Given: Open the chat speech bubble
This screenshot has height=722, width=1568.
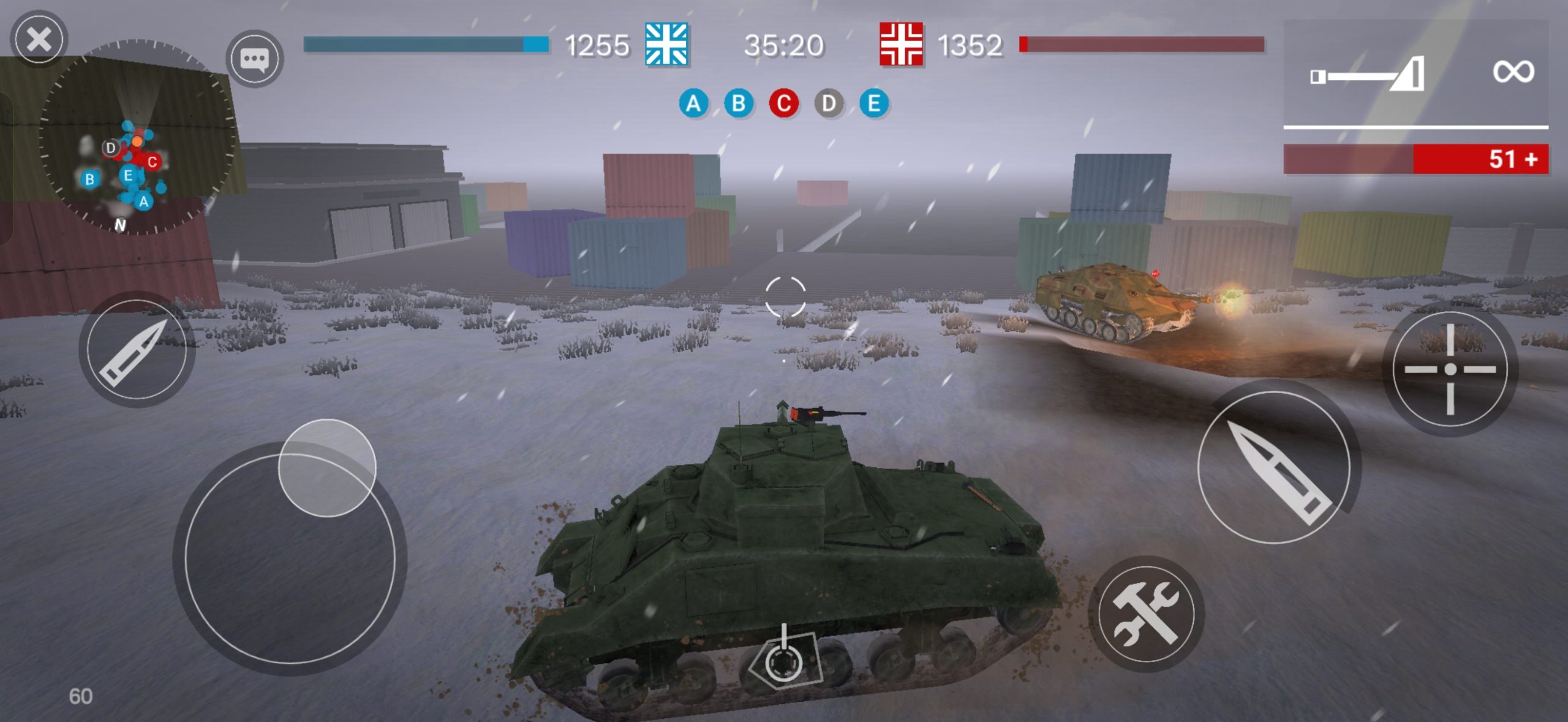Looking at the screenshot, I should click(x=254, y=59).
